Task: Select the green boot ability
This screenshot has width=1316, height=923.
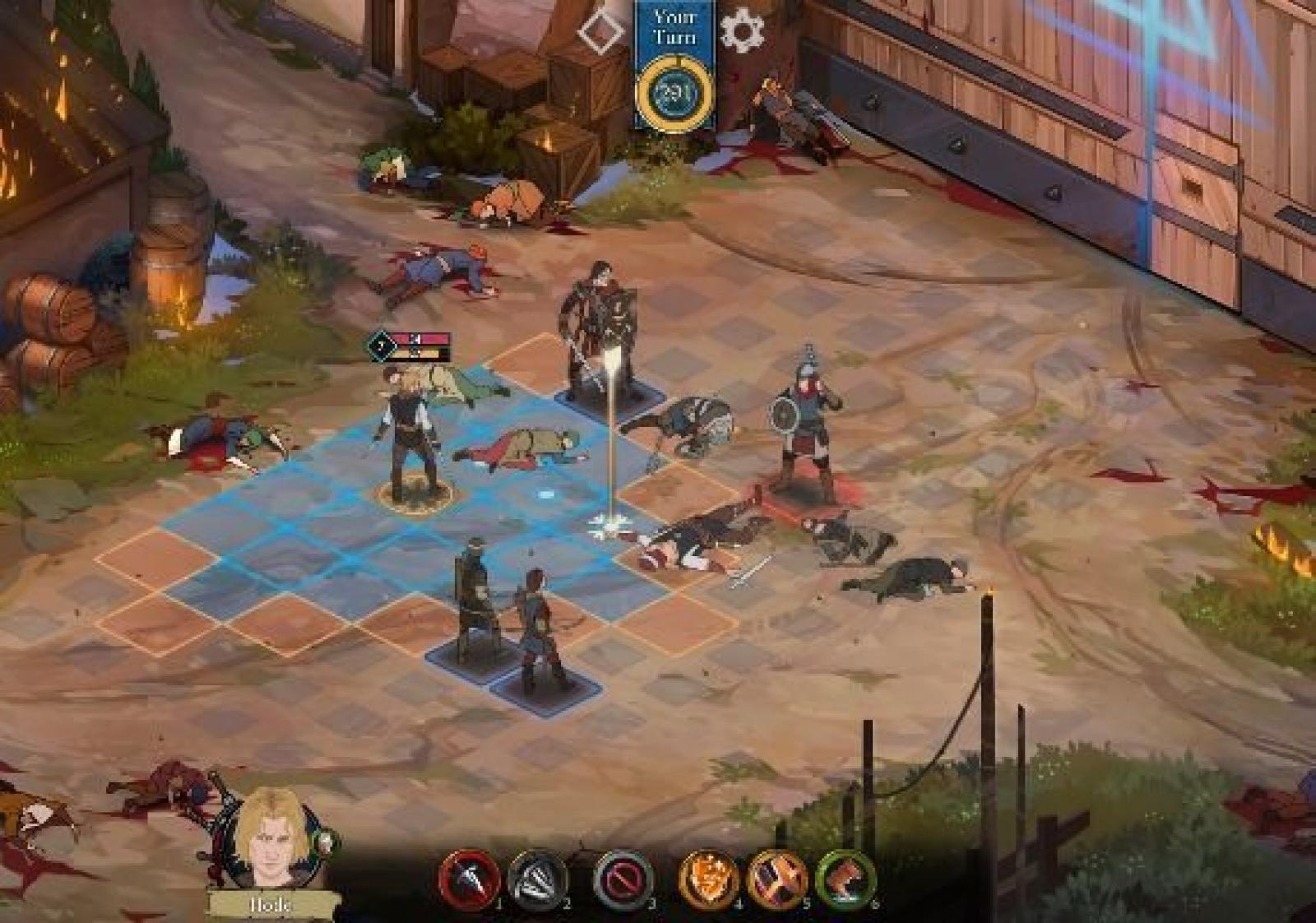Action: point(845,879)
